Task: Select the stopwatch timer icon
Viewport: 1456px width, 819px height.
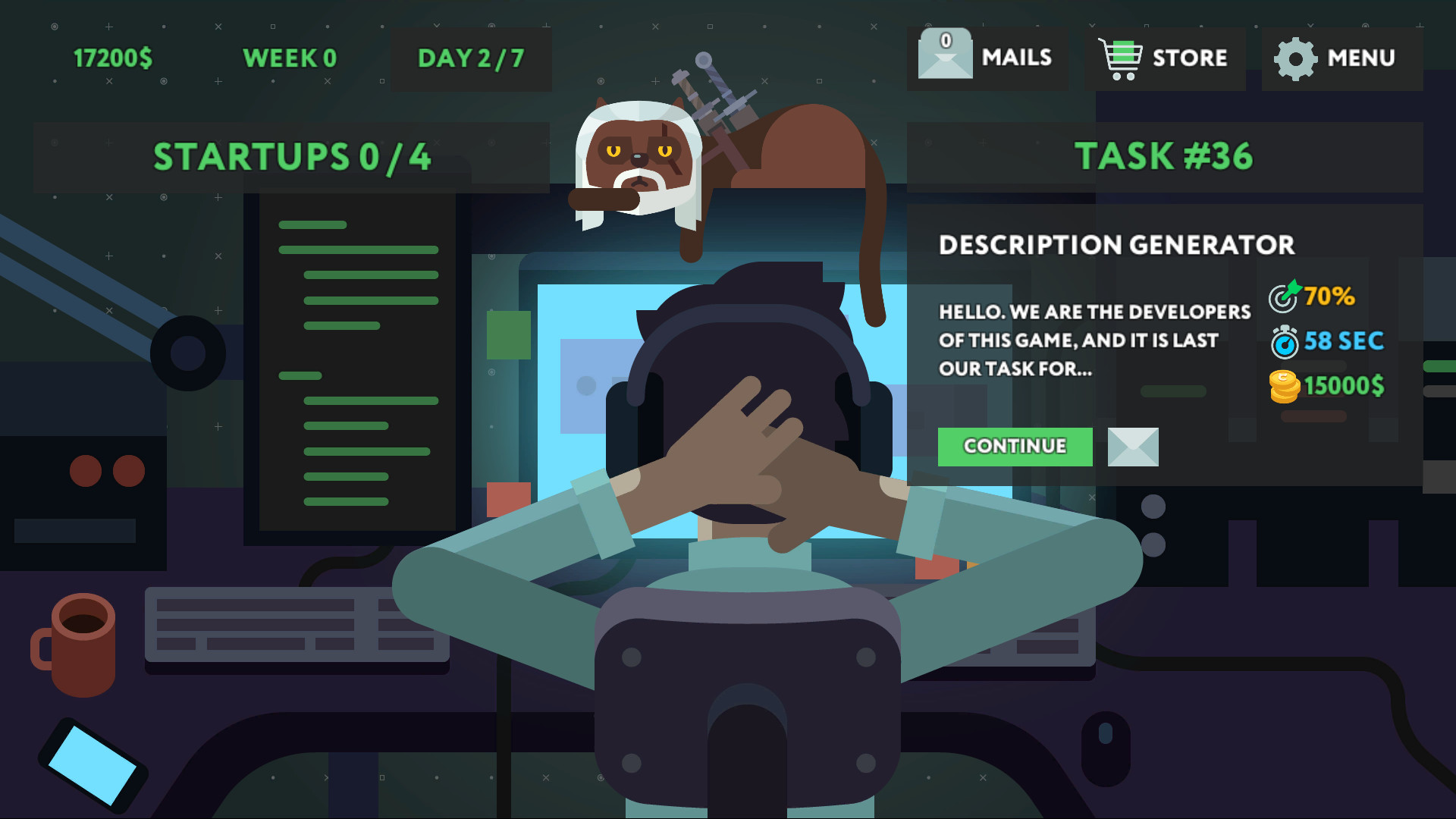Action: pyautogui.click(x=1283, y=341)
